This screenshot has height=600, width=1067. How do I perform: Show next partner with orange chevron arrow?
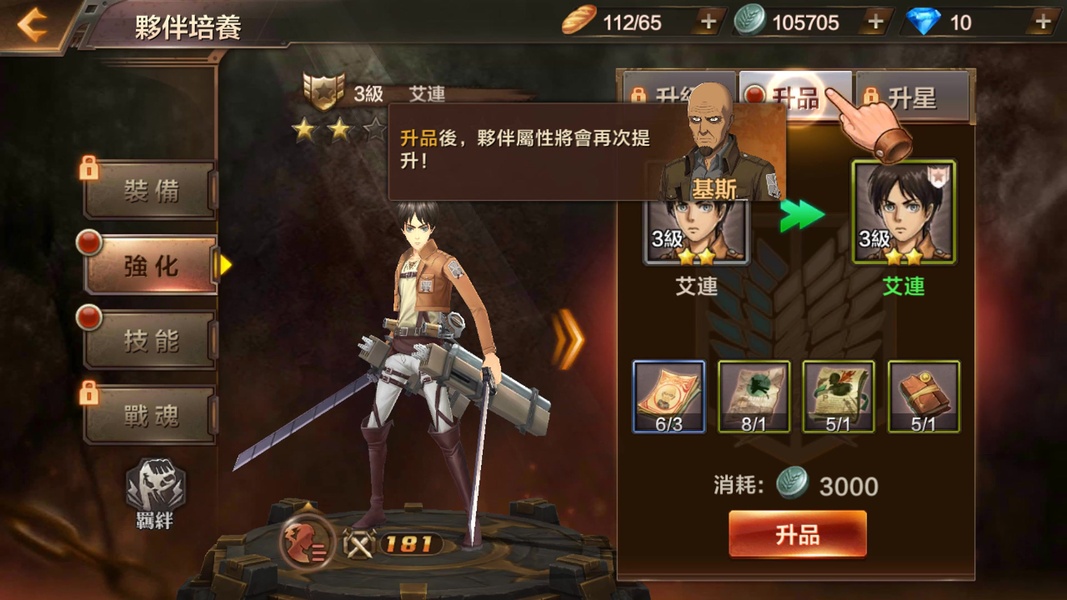pyautogui.click(x=569, y=339)
